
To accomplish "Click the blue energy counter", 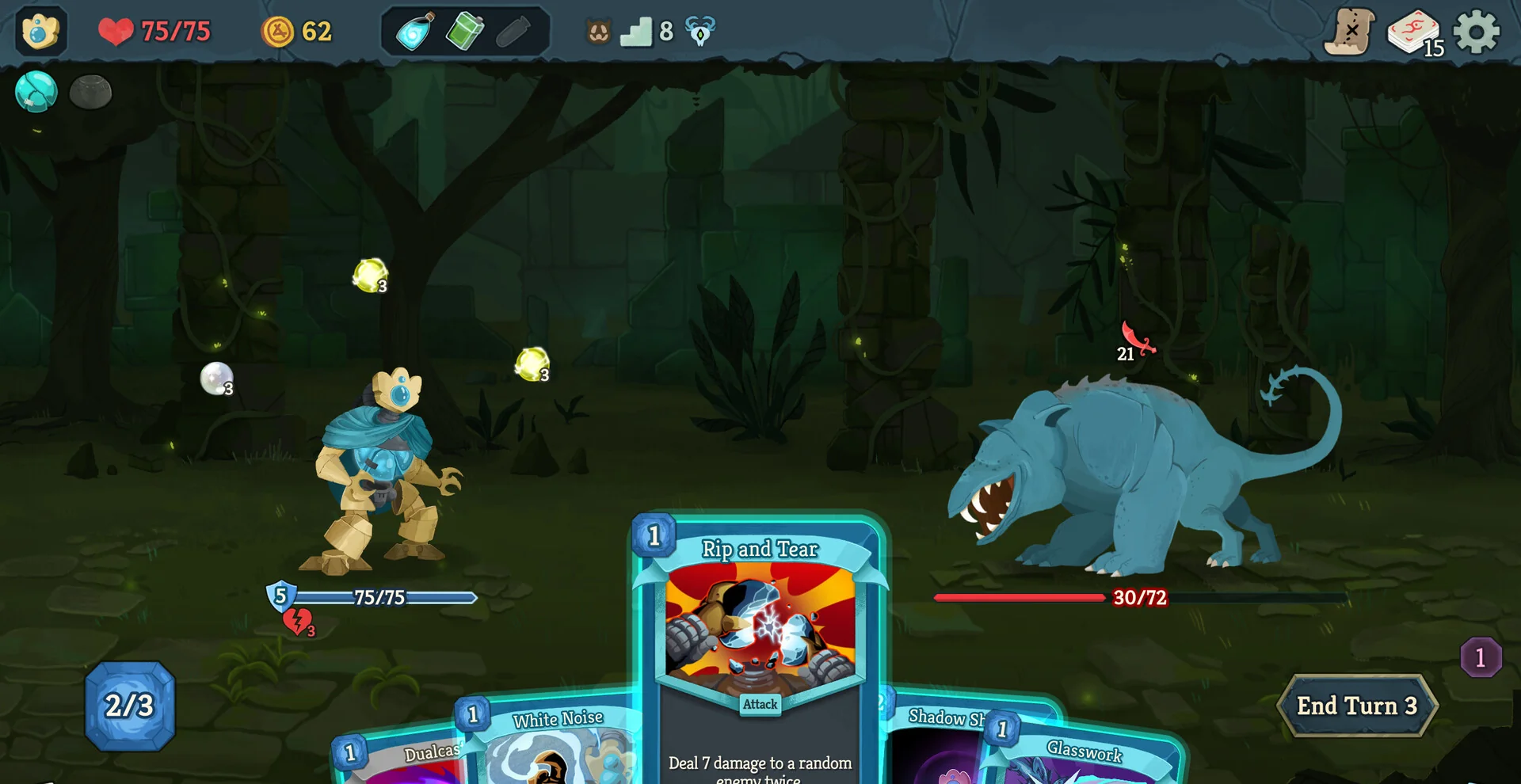I will [130, 706].
